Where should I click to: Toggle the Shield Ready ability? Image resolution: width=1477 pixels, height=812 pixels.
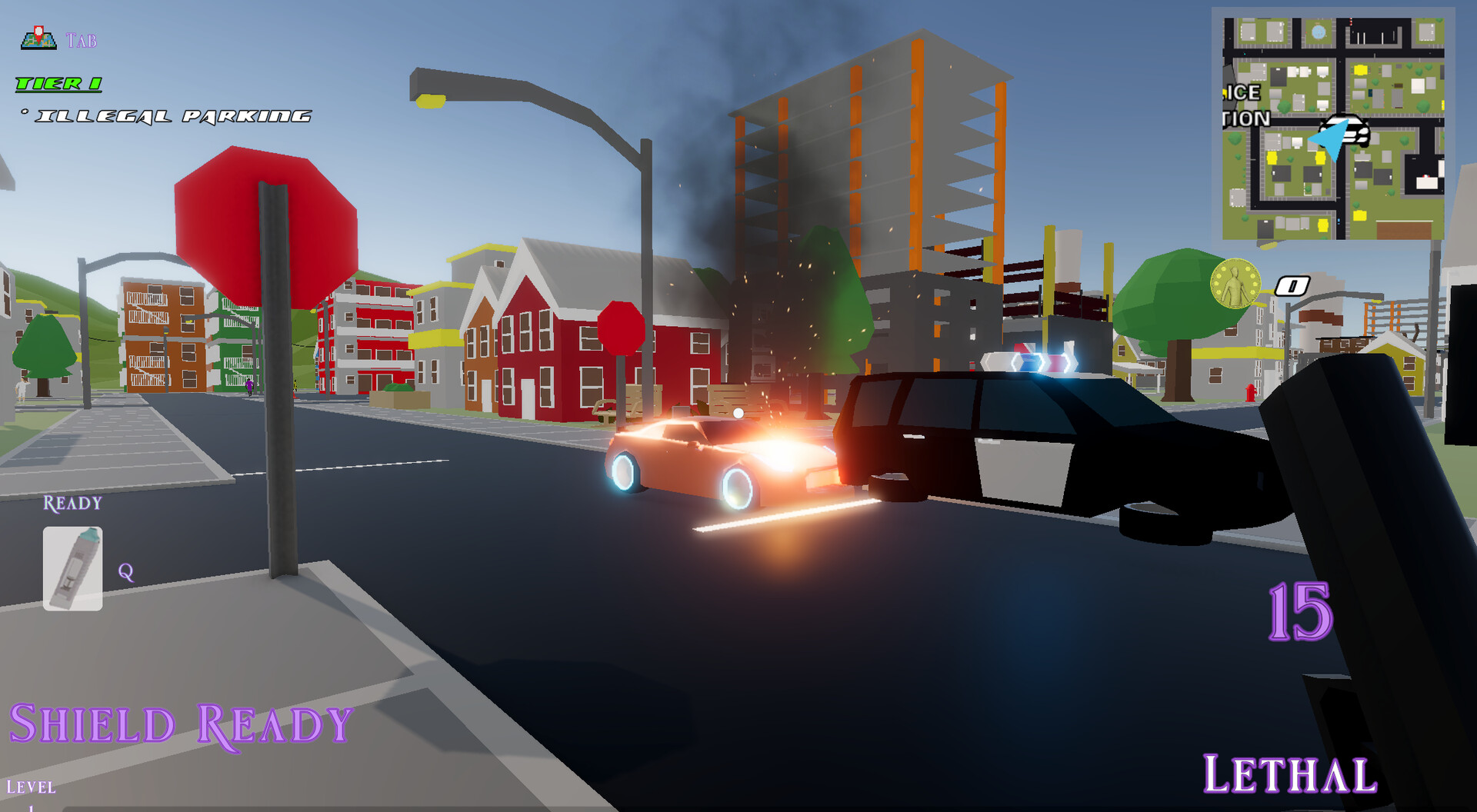[182, 721]
